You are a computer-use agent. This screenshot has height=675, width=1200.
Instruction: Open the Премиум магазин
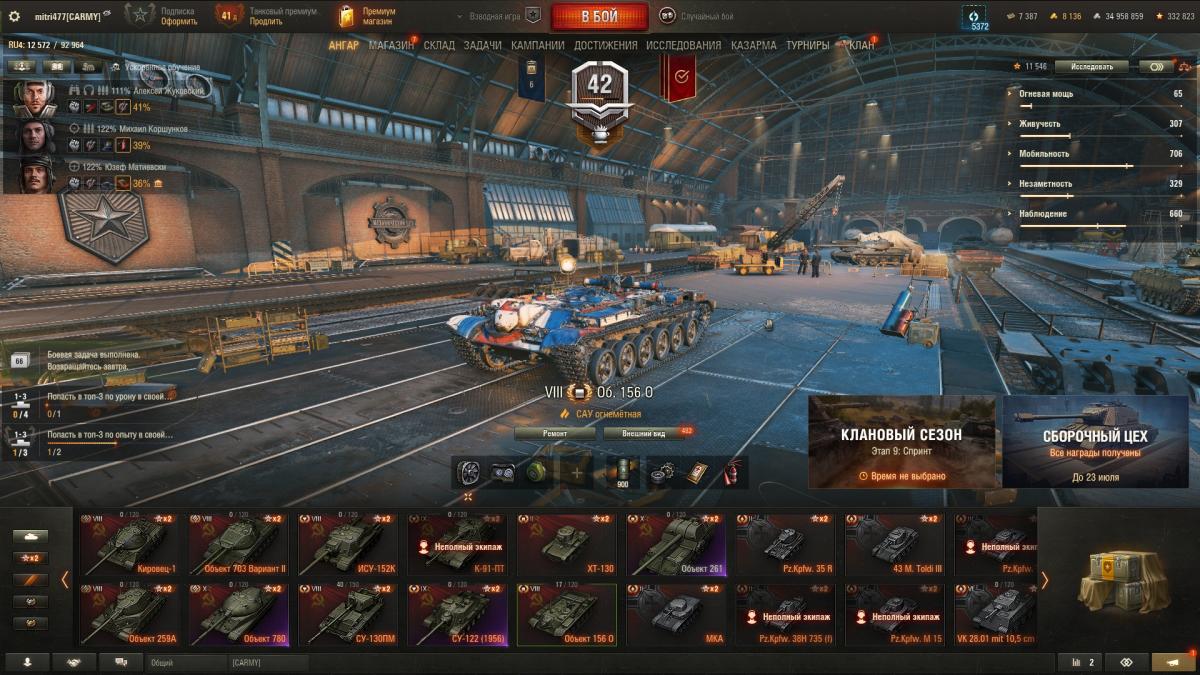pos(368,16)
